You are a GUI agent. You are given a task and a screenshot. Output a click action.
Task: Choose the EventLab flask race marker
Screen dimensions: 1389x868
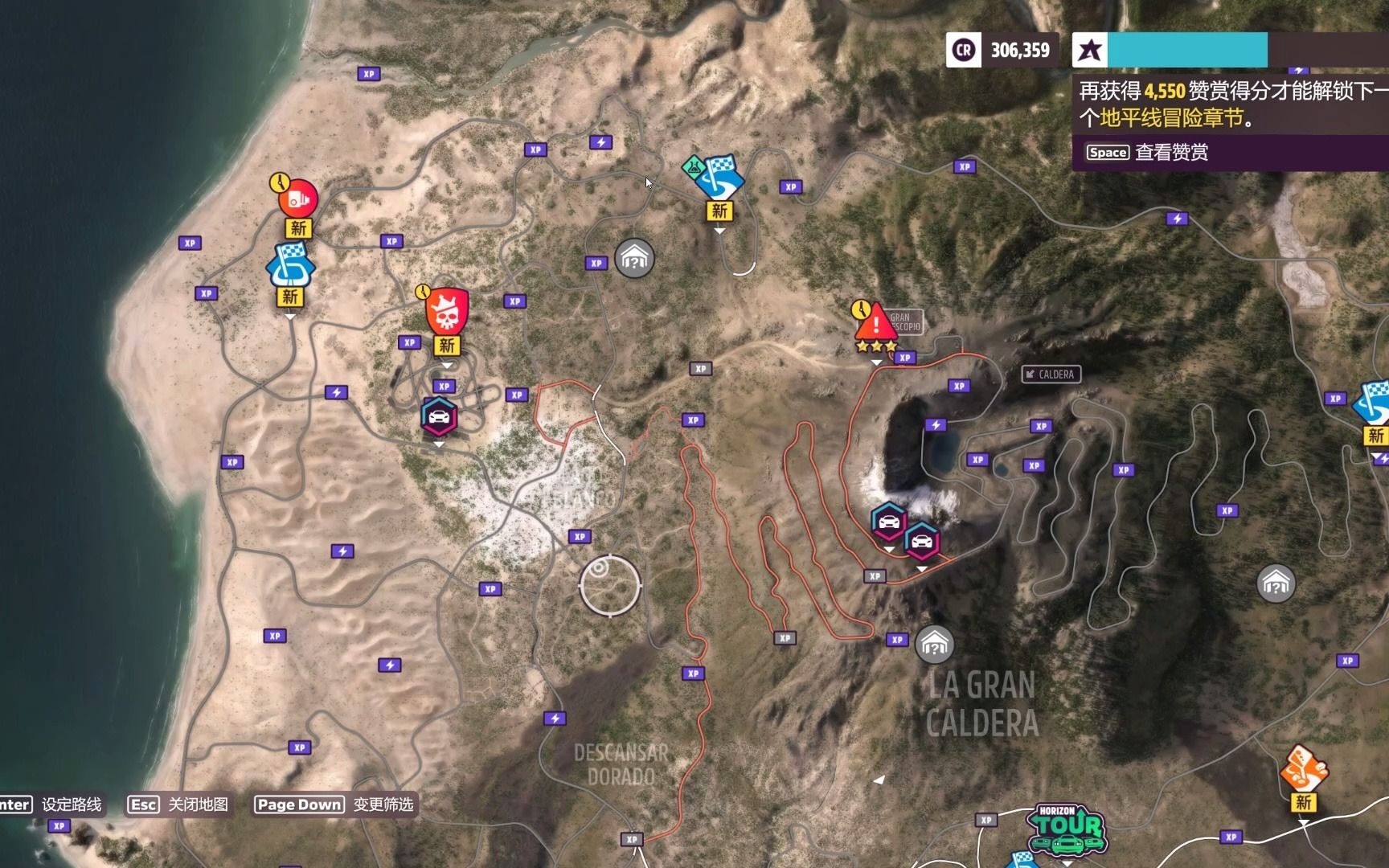(718, 178)
